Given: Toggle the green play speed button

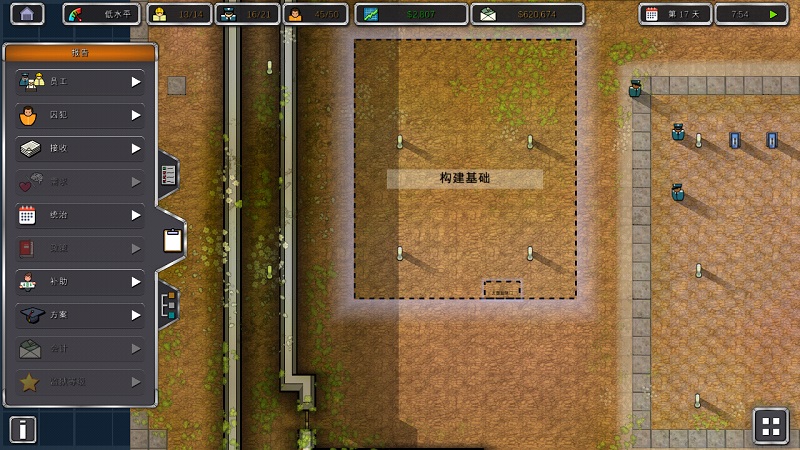Looking at the screenshot, I should [x=772, y=14].
